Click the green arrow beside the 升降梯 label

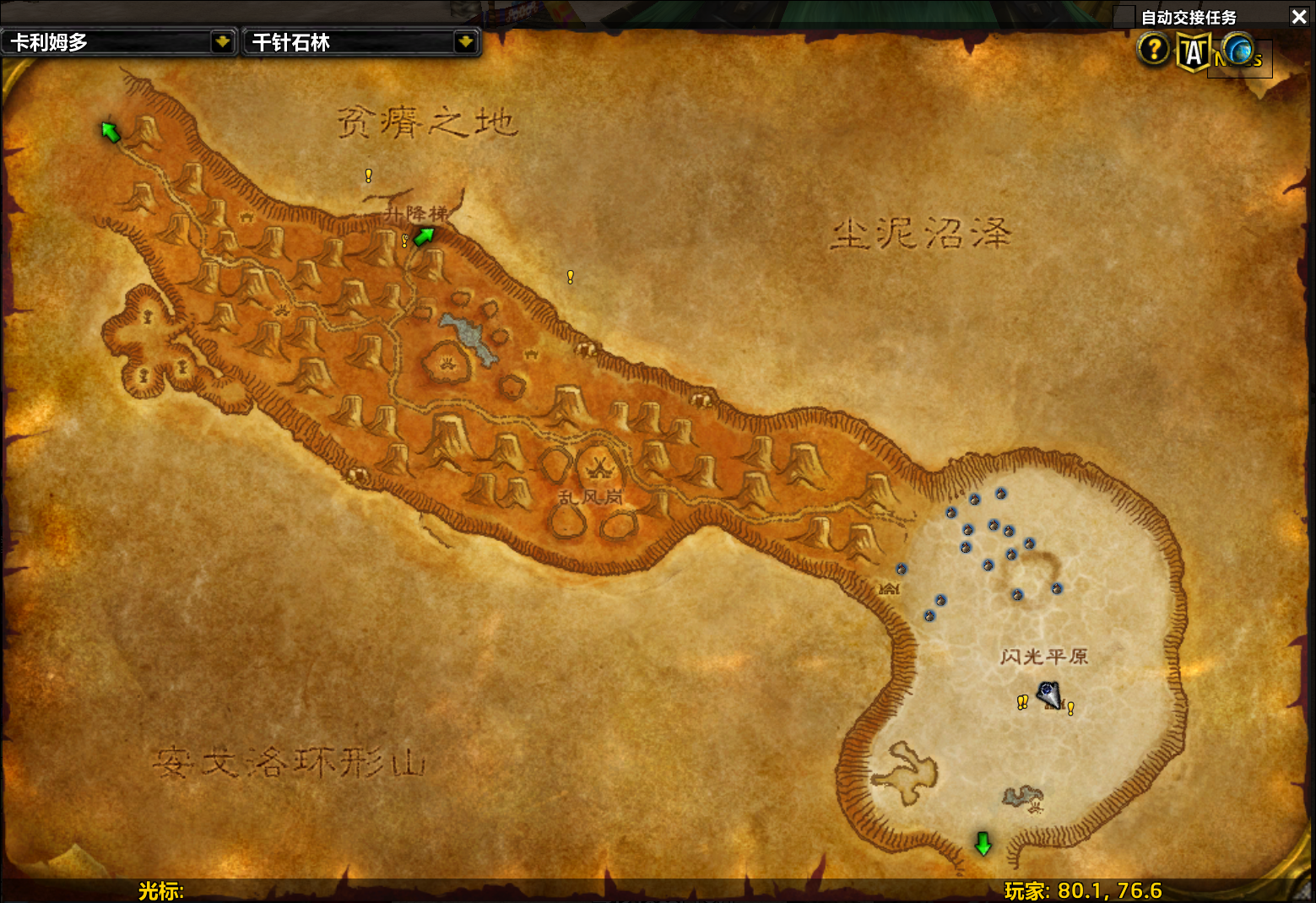(424, 236)
